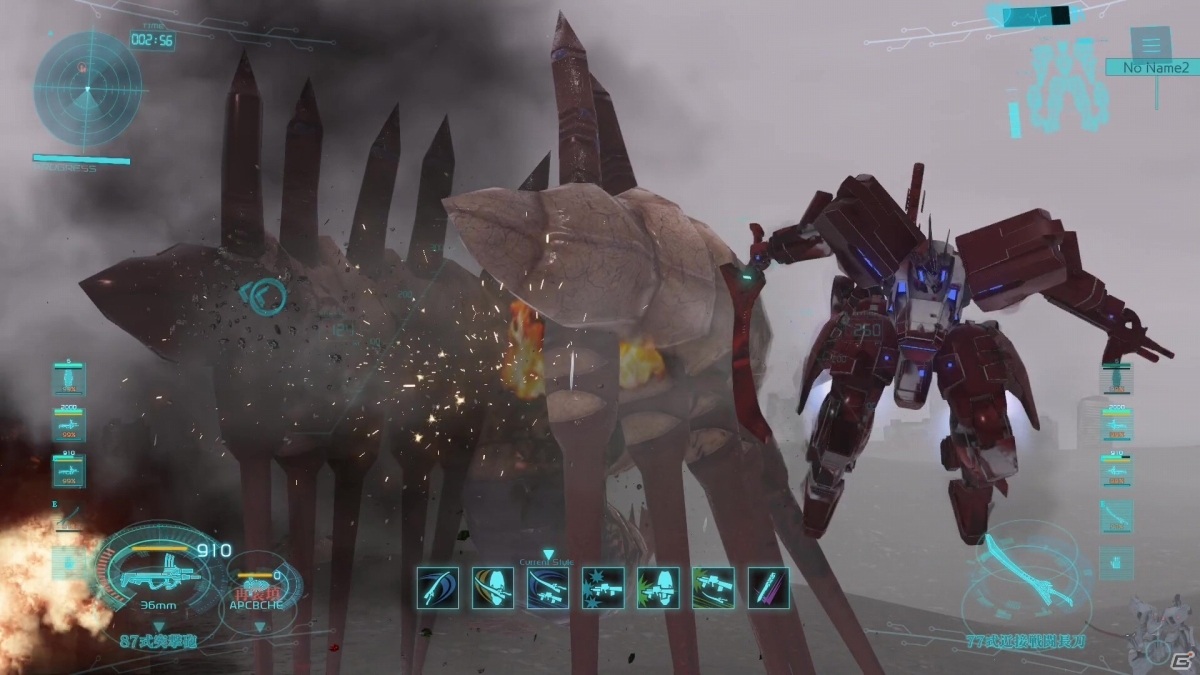Viewport: 1200px width, 675px height.
Task: Open the hamburger menu icon
Action: [1151, 43]
